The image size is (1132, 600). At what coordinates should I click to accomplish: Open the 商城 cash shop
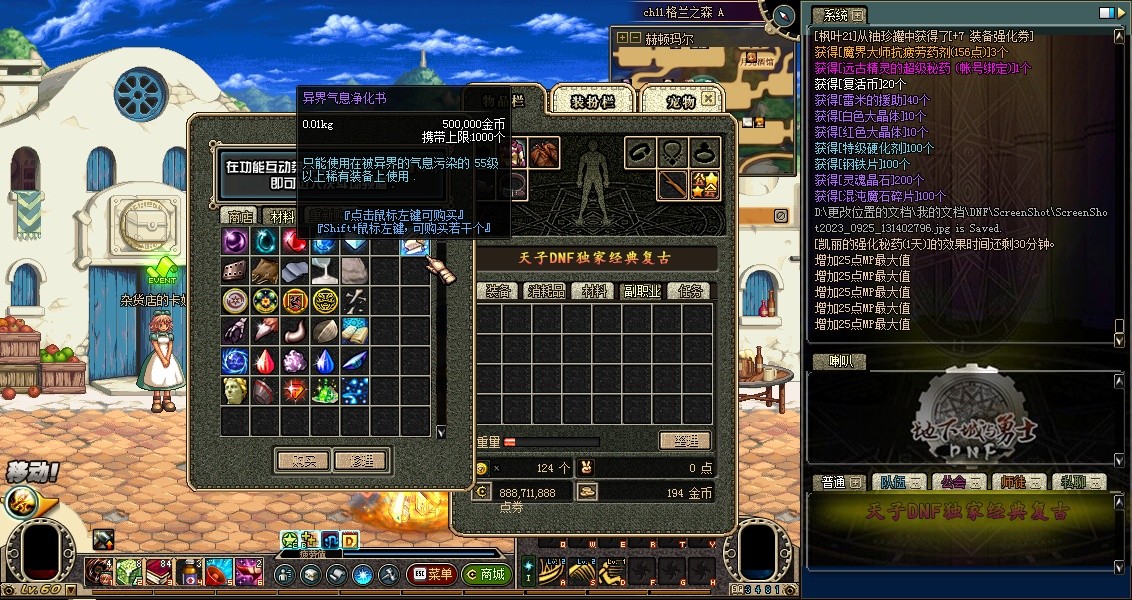pyautogui.click(x=485, y=575)
